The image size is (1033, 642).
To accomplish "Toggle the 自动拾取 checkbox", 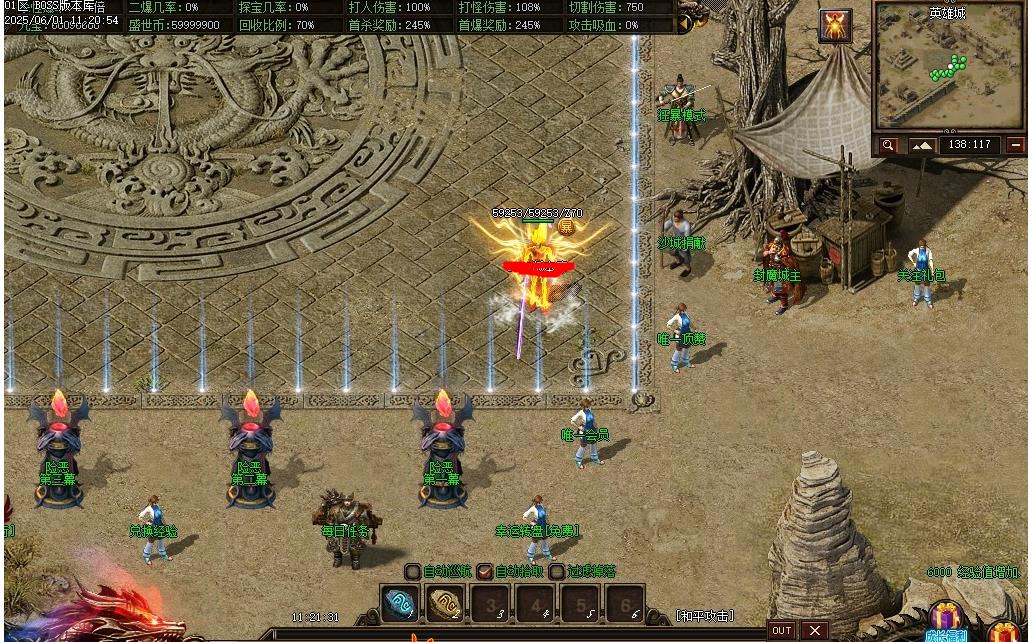I will coord(484,572).
